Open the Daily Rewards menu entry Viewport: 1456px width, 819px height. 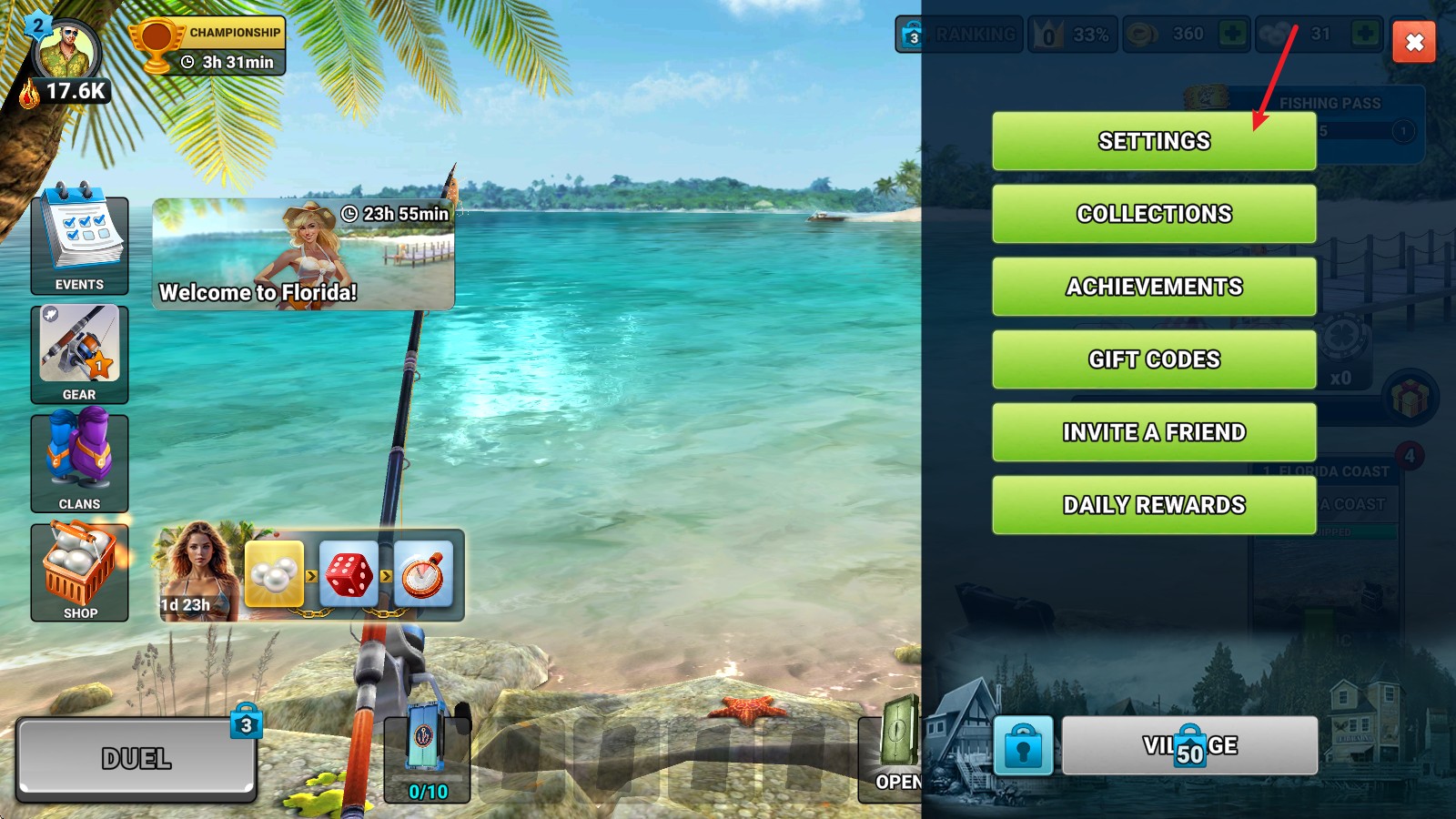[x=1154, y=505]
